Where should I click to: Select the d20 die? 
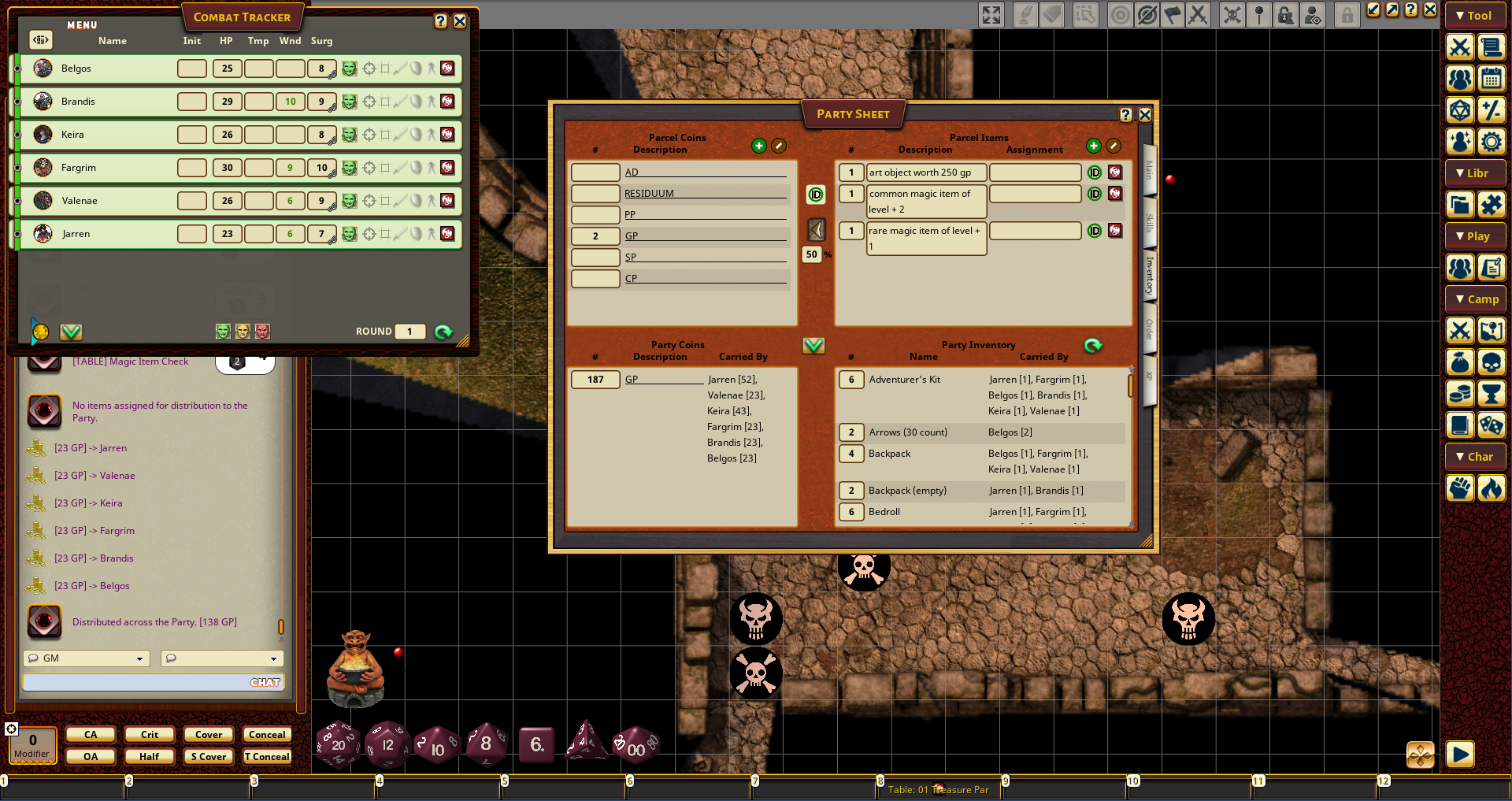pyautogui.click(x=338, y=744)
